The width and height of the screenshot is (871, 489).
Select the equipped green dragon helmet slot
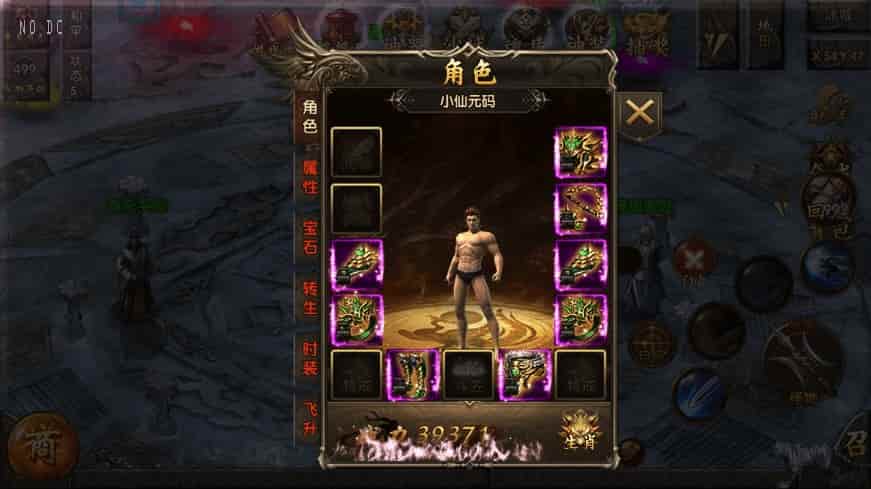pyautogui.click(x=580, y=152)
